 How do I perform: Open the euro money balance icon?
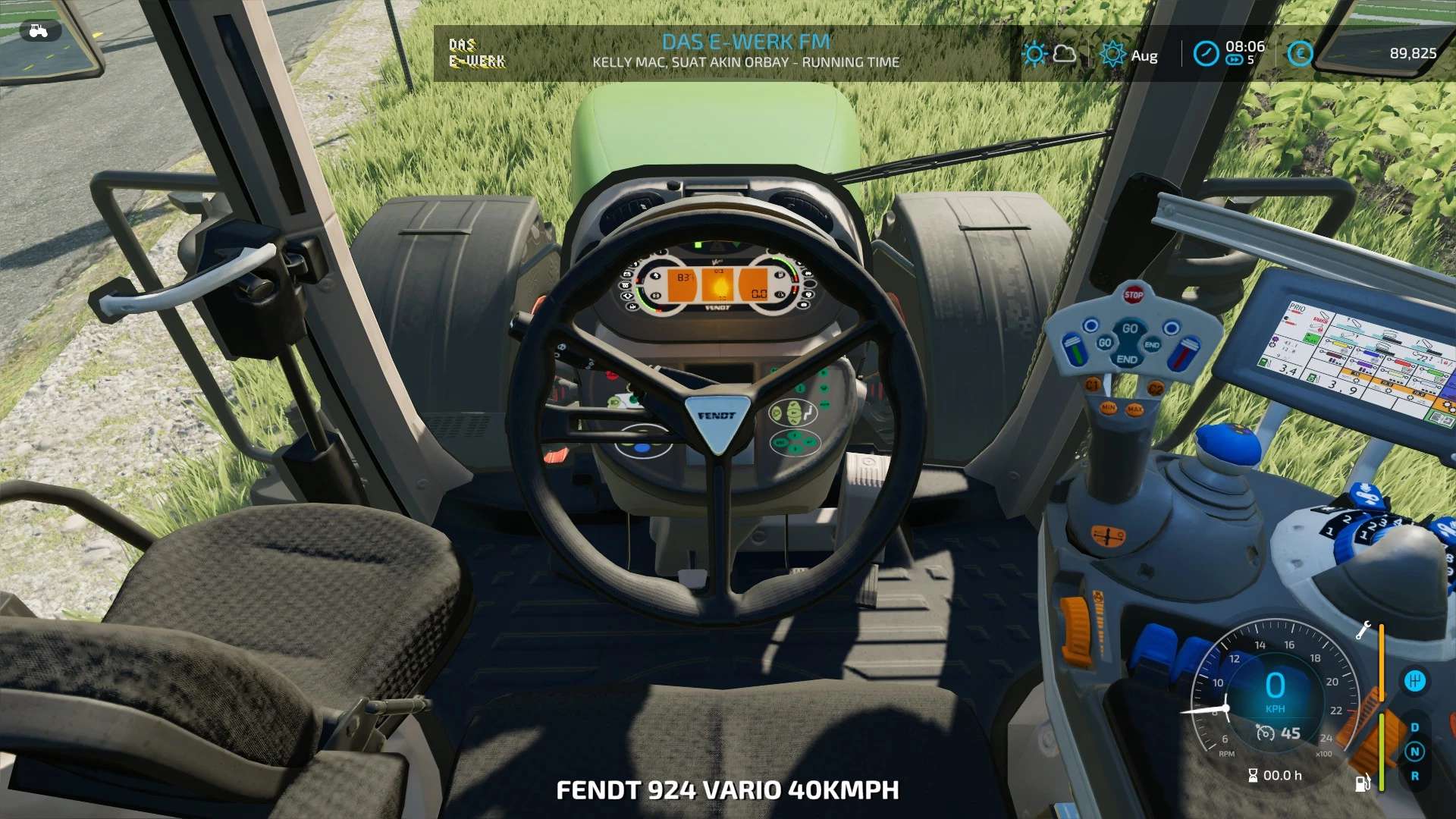(1300, 53)
